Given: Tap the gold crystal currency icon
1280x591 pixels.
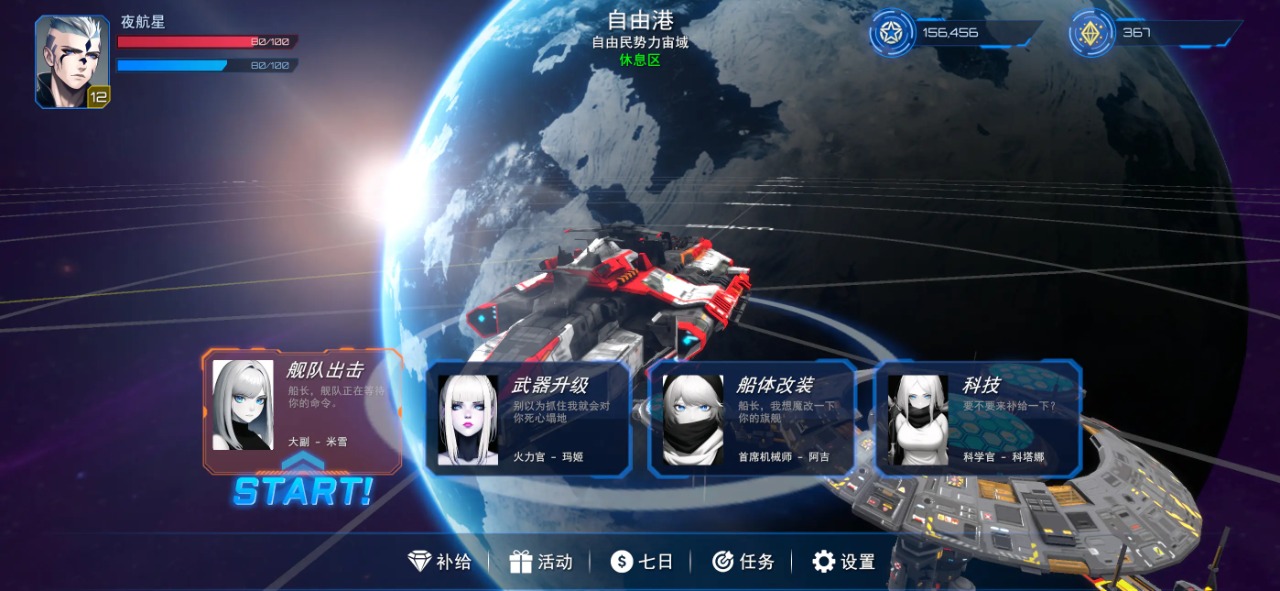Looking at the screenshot, I should click(x=1091, y=33).
